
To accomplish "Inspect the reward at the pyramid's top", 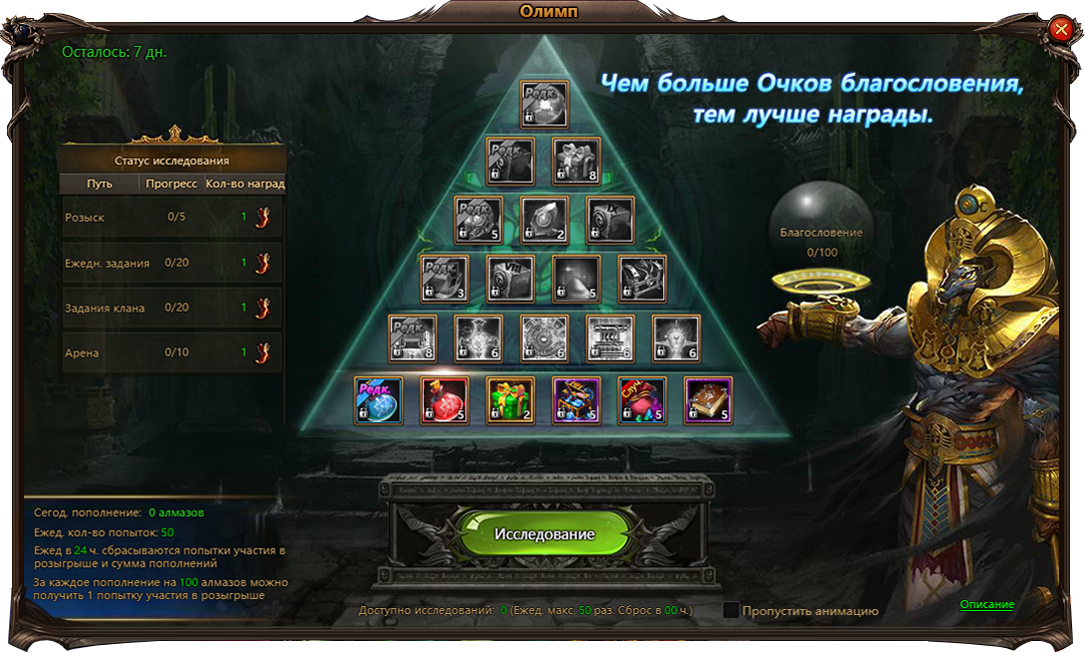I will point(544,104).
